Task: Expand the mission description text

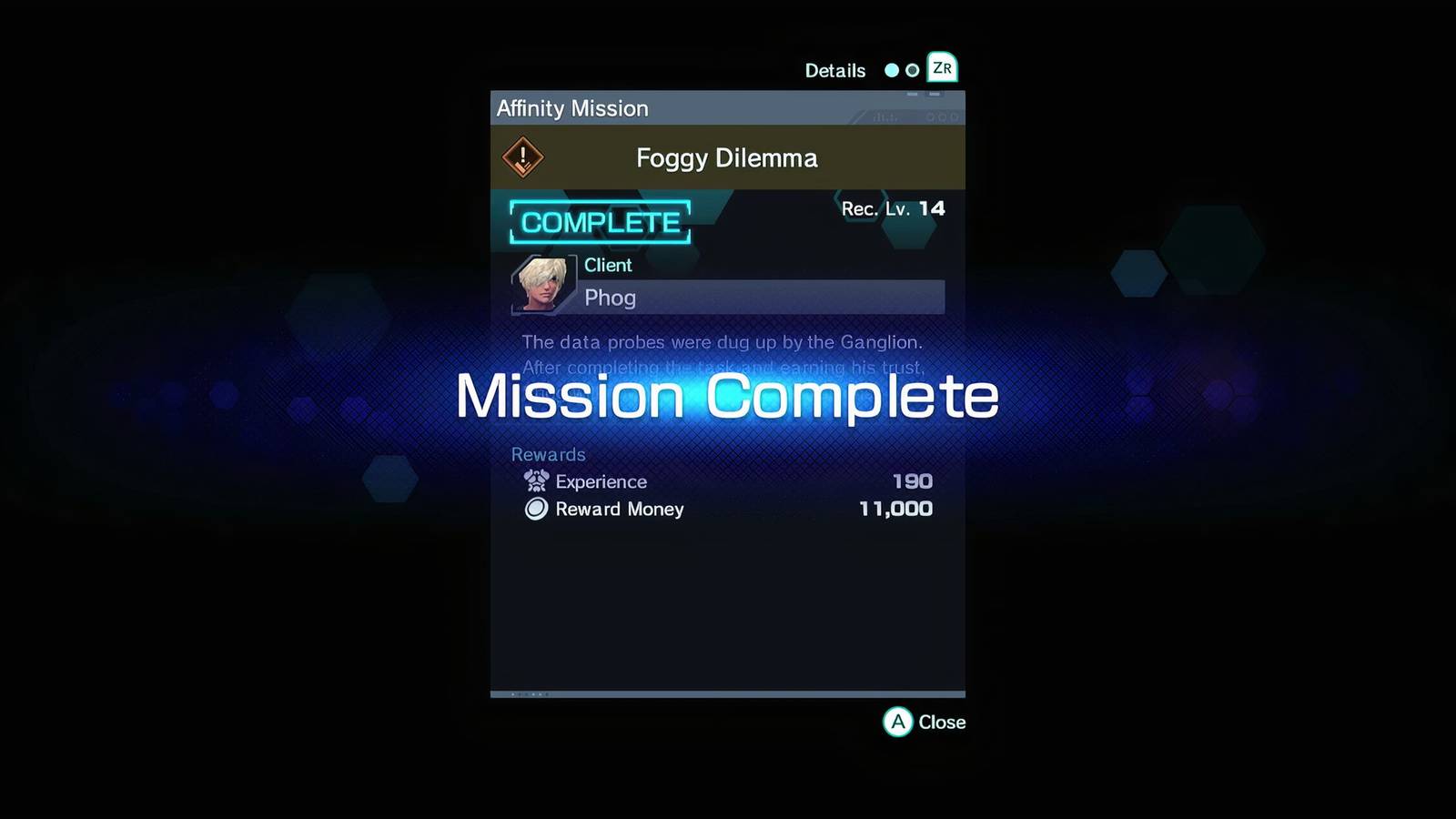Action: [x=723, y=355]
